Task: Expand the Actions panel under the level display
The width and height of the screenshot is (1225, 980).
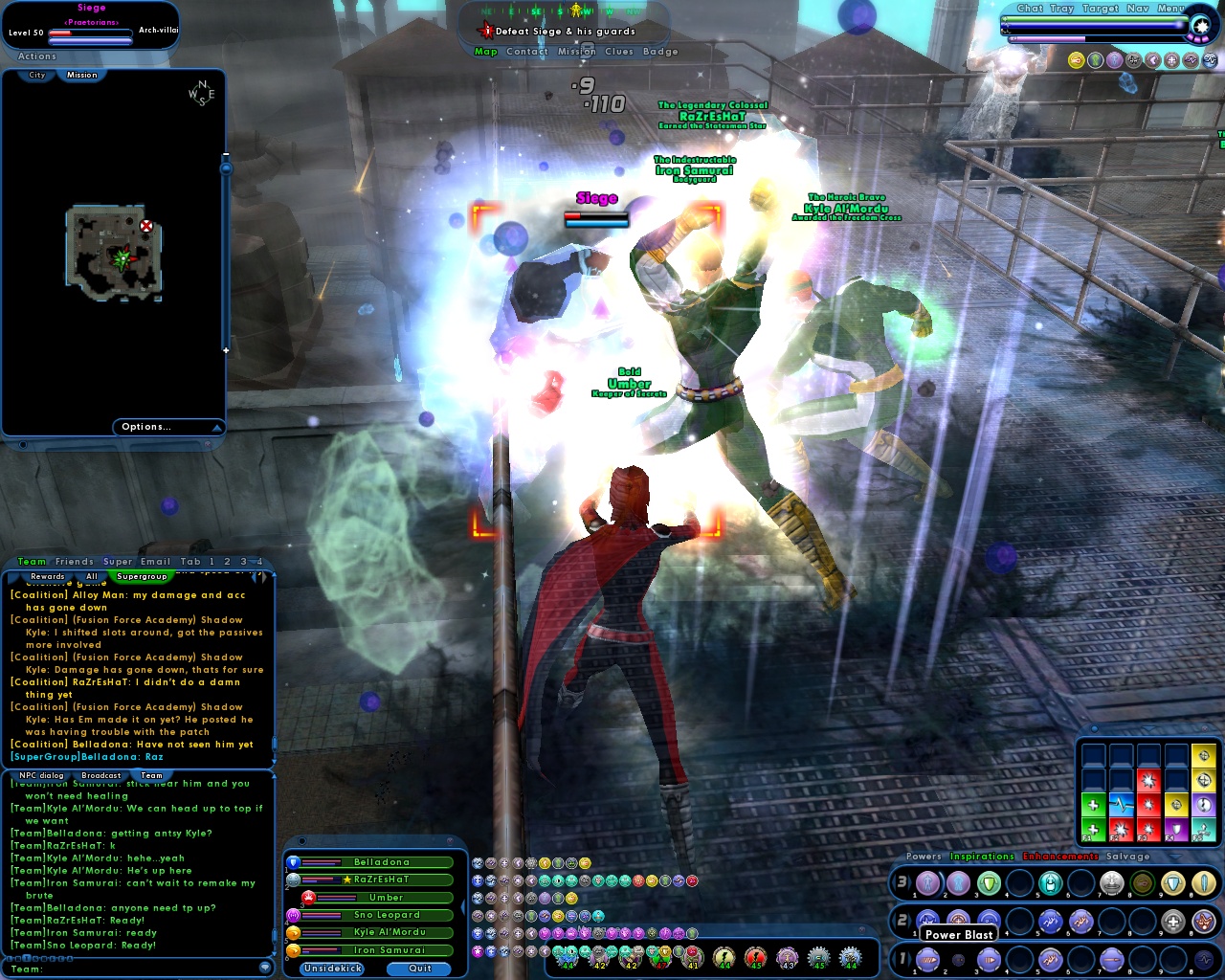Action: tap(35, 56)
